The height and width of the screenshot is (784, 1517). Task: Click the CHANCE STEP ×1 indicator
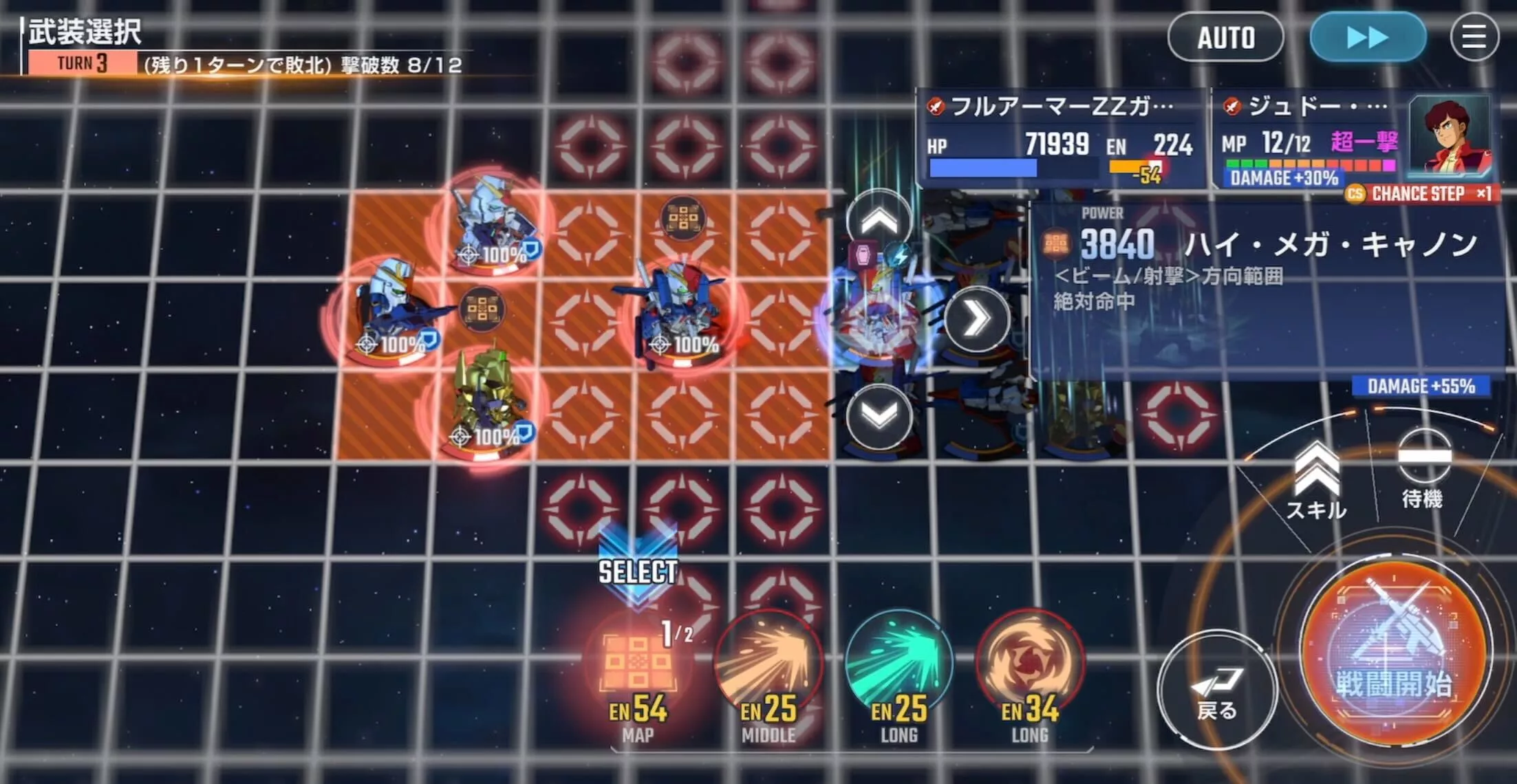coord(1422,195)
